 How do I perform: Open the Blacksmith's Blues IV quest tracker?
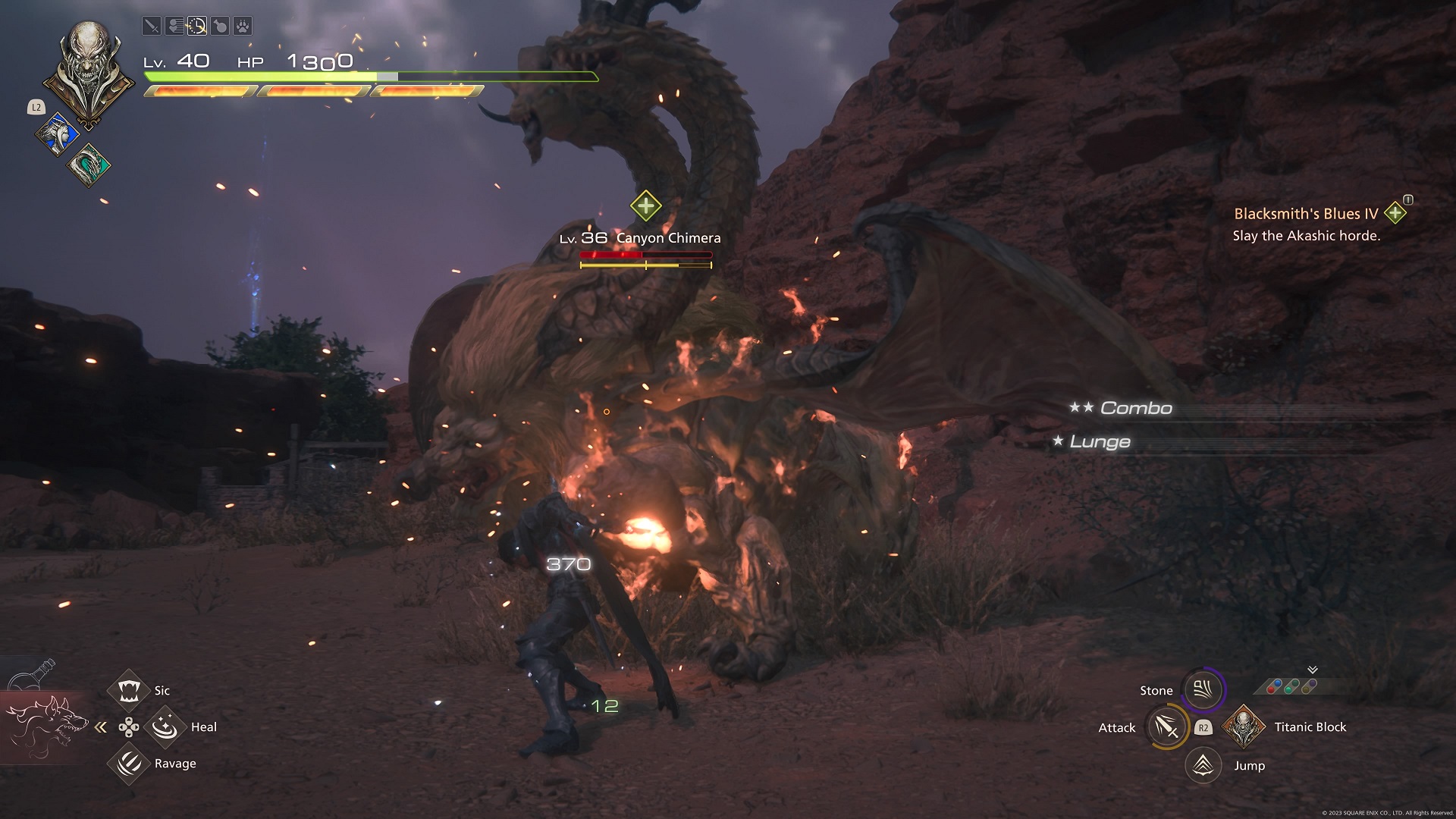[1306, 214]
